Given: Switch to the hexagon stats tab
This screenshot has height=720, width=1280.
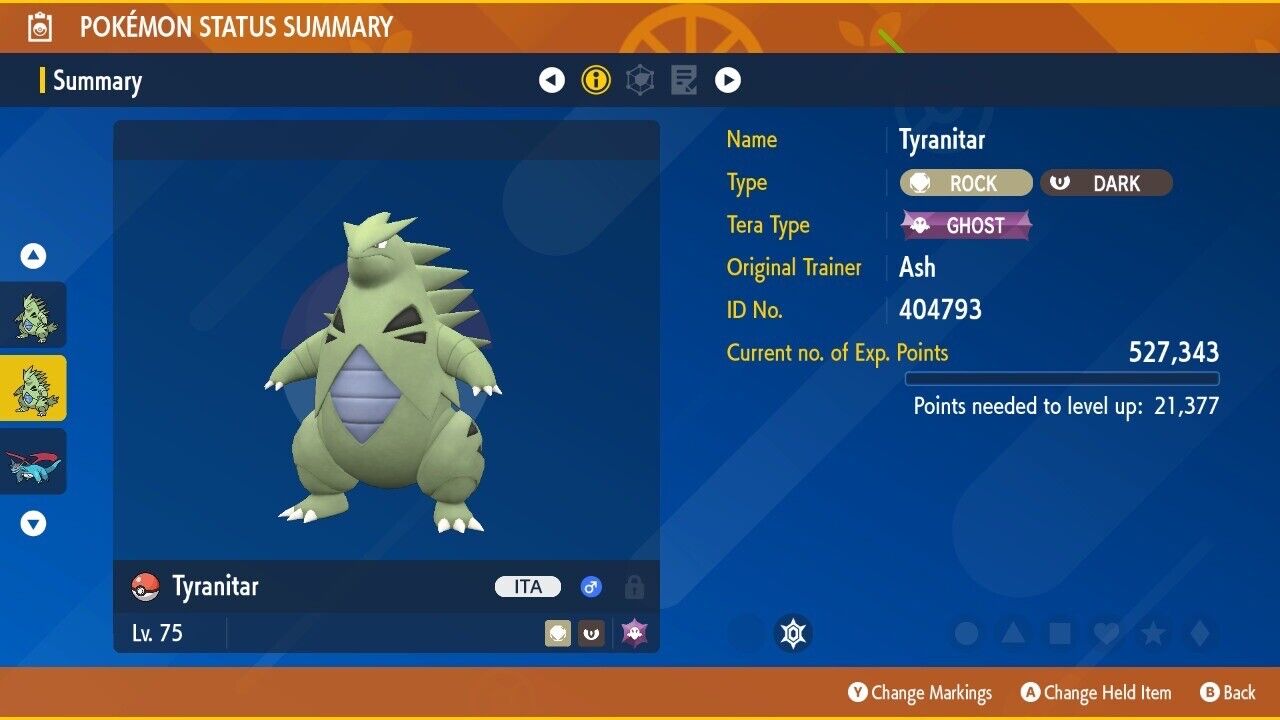Looking at the screenshot, I should click(x=640, y=80).
